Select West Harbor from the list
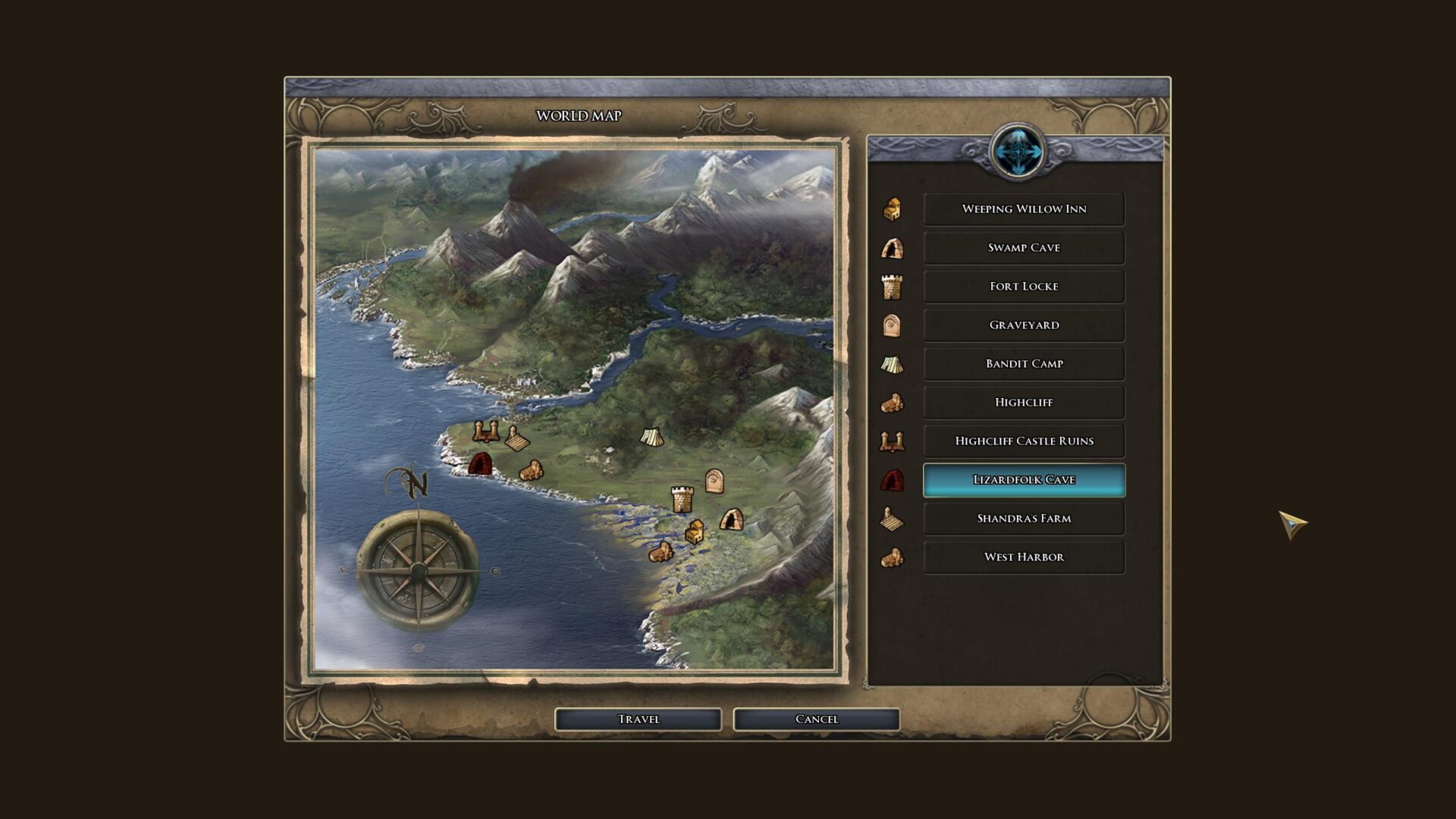Viewport: 1456px width, 819px height. [x=1024, y=557]
